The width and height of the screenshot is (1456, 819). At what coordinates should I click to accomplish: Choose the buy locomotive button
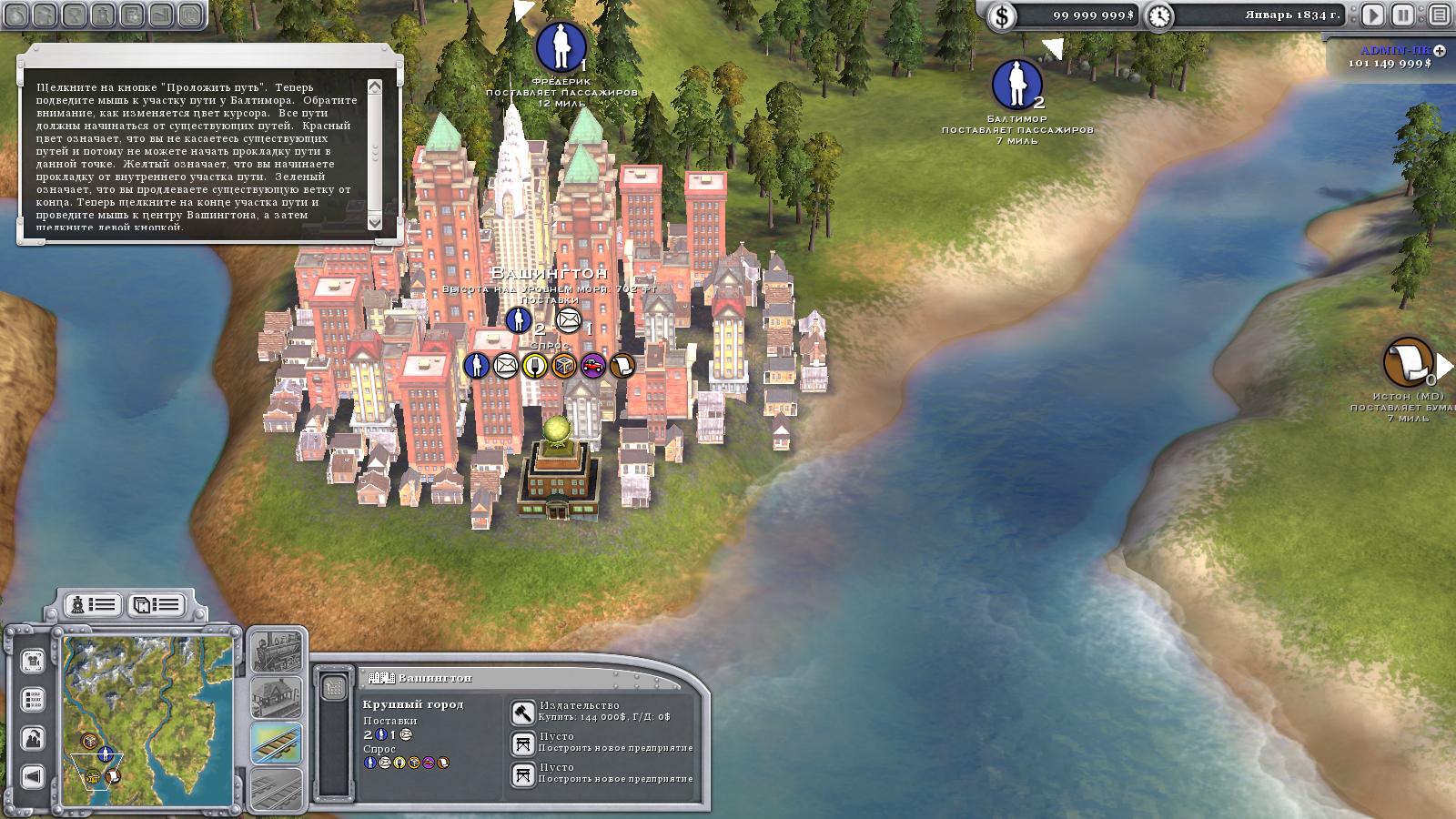pos(276,652)
